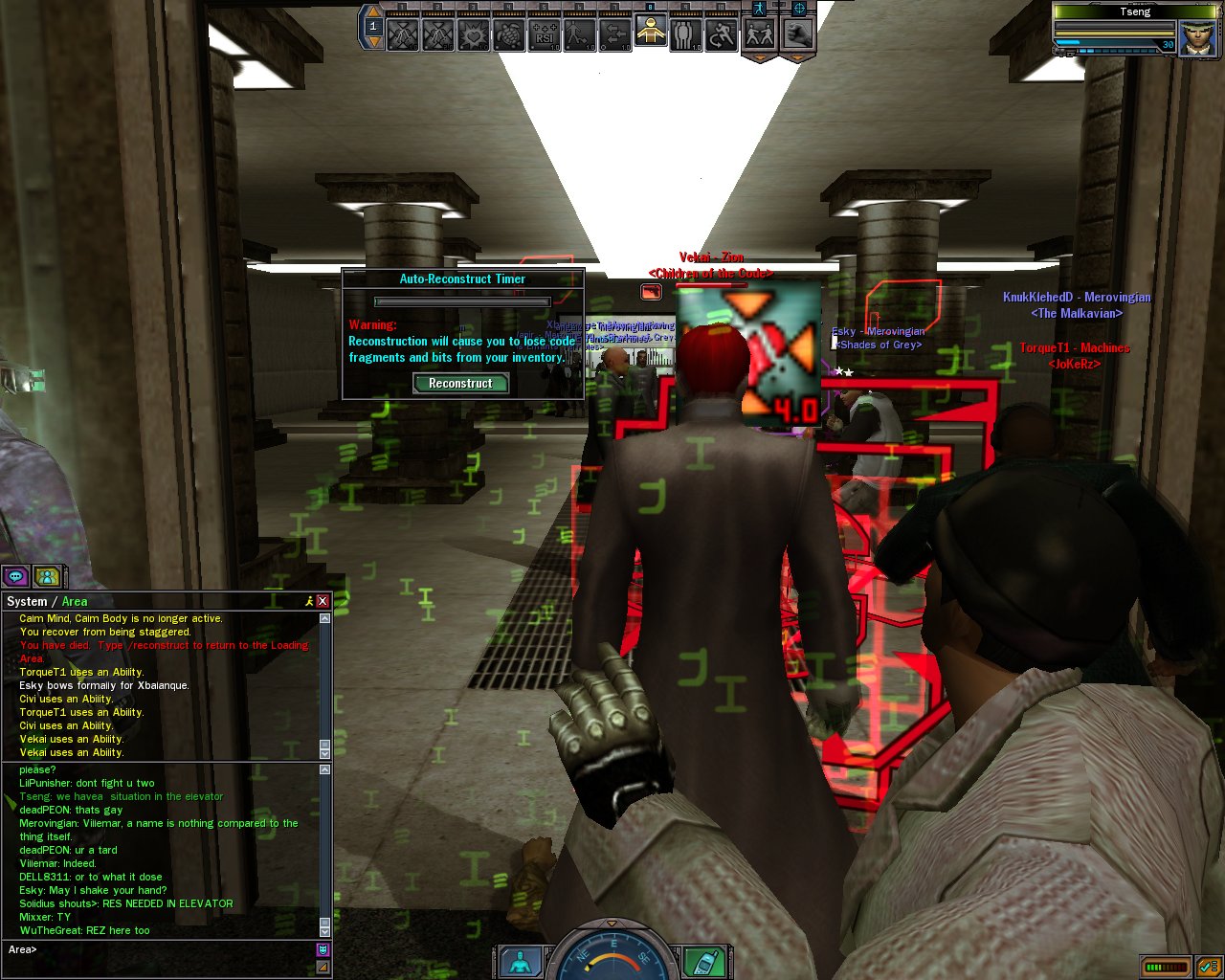This screenshot has height=980, width=1225.
Task: Open the character body status panel
Action: [522, 961]
